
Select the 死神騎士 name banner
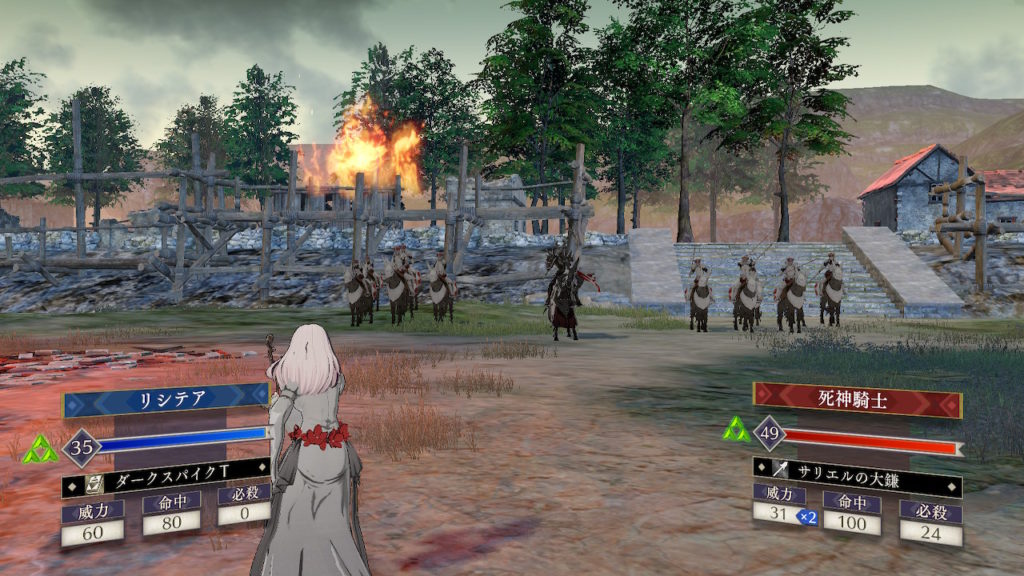click(857, 401)
